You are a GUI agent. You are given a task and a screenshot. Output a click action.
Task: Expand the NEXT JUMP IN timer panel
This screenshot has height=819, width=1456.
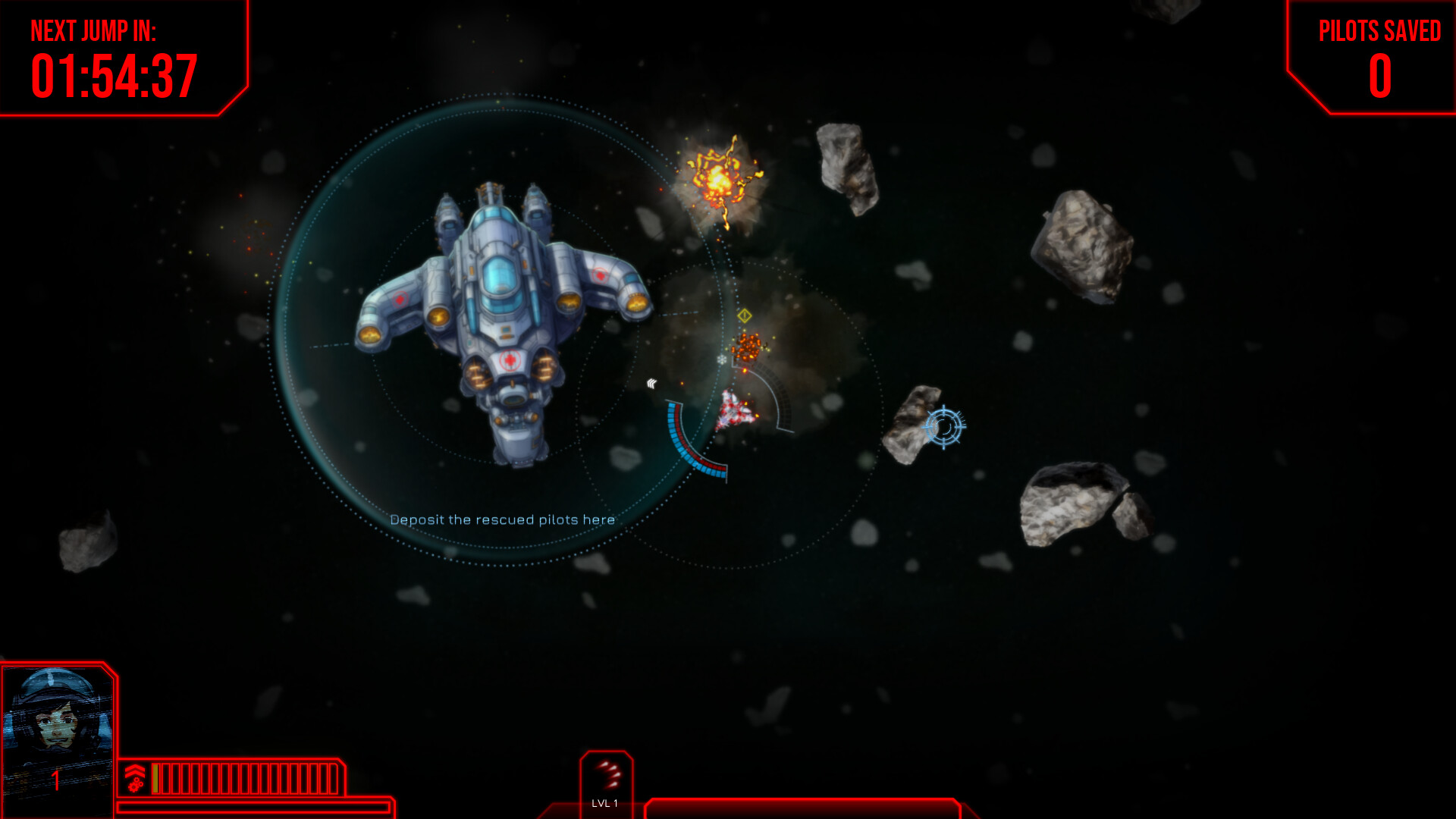[x=114, y=57]
